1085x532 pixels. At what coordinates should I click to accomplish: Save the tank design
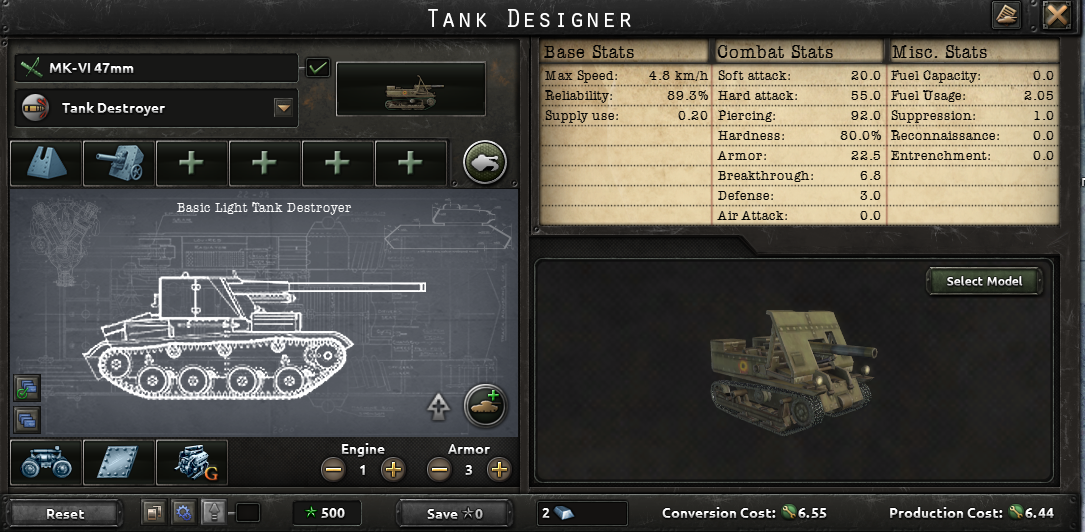click(x=455, y=513)
